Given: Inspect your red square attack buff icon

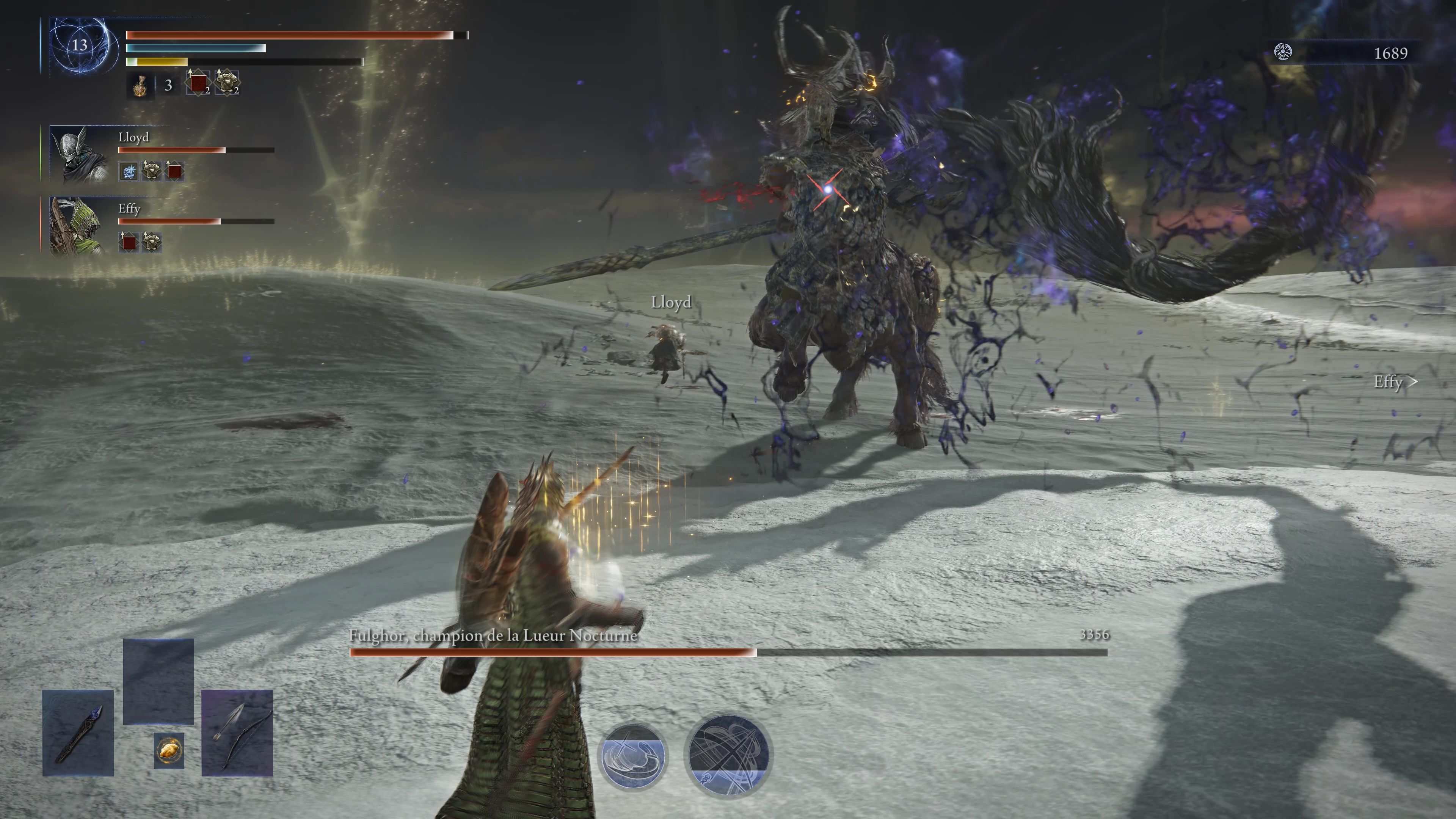Looking at the screenshot, I should tap(198, 84).
